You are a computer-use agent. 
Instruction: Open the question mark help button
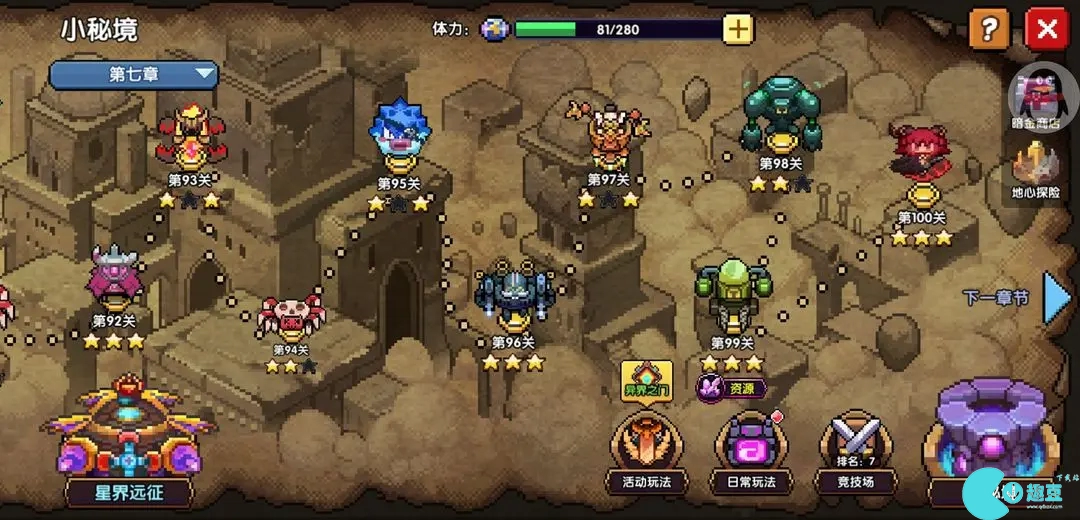click(989, 29)
